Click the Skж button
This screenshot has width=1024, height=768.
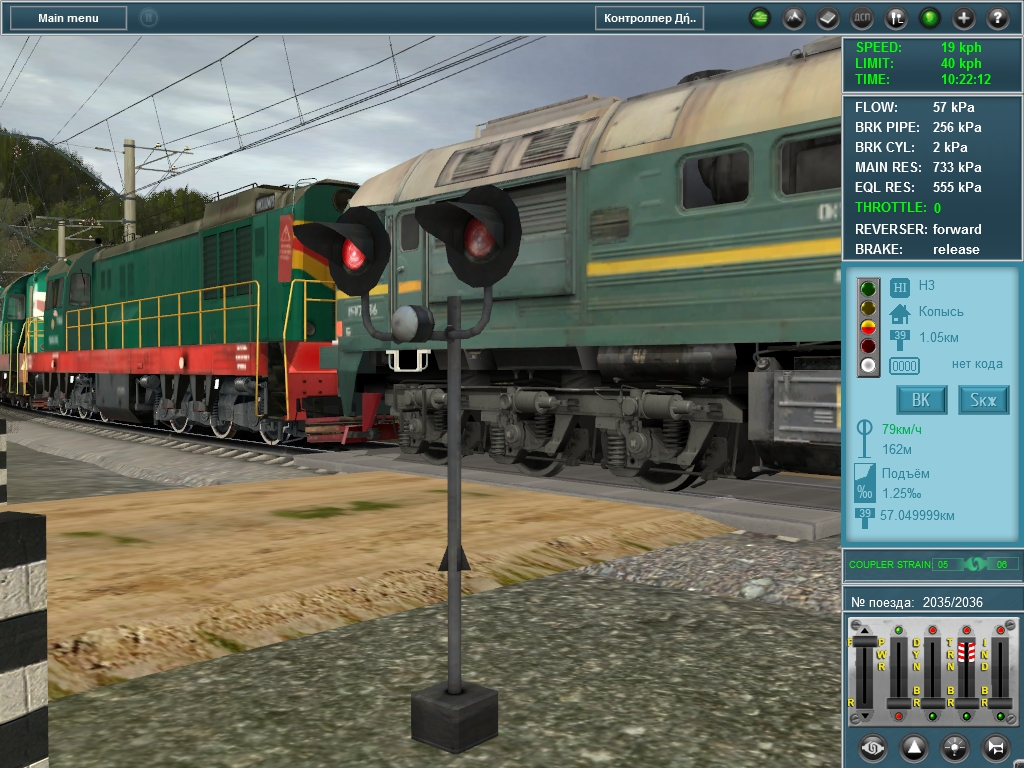click(x=984, y=400)
